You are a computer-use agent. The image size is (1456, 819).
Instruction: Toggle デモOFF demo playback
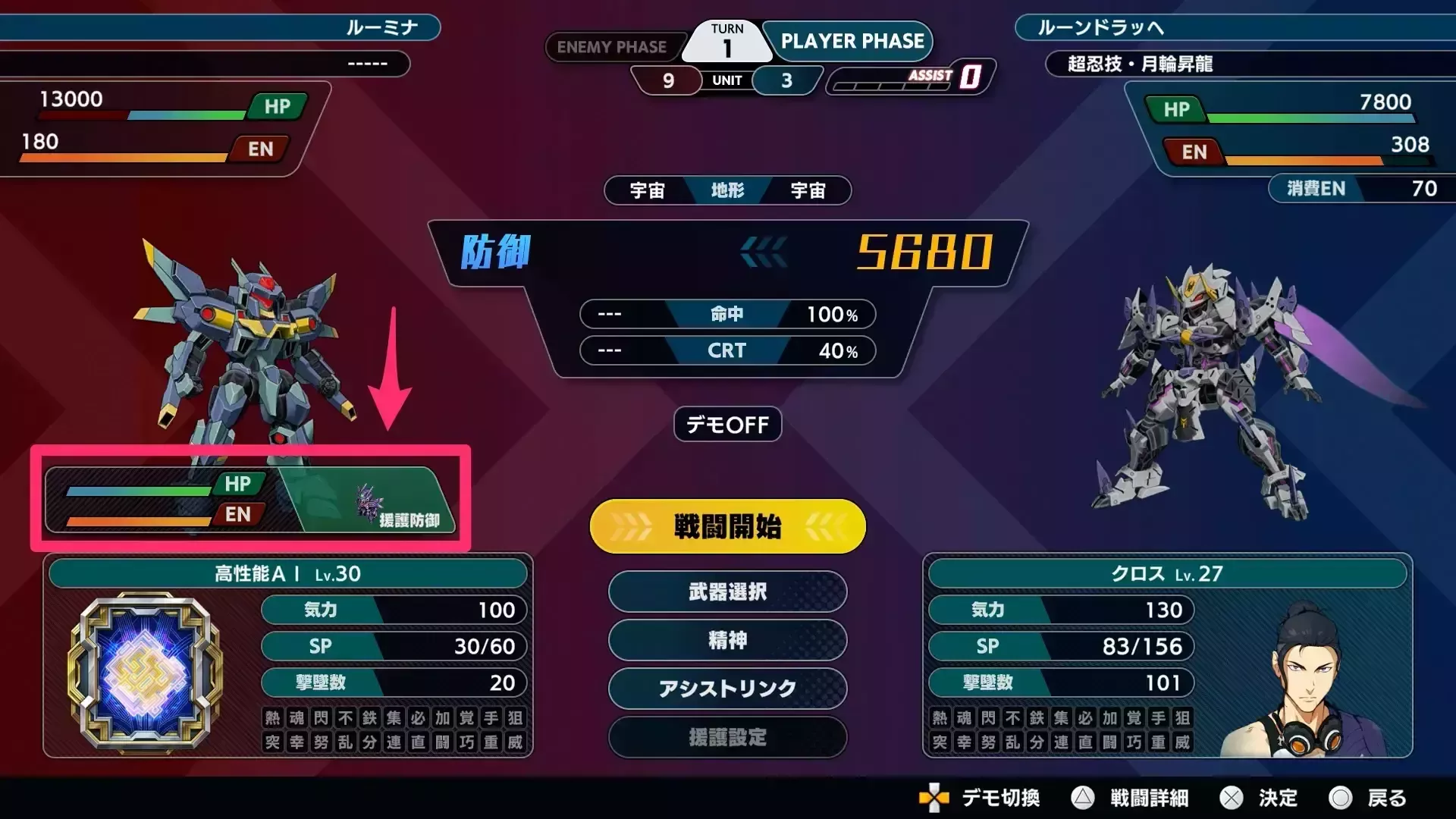726,424
